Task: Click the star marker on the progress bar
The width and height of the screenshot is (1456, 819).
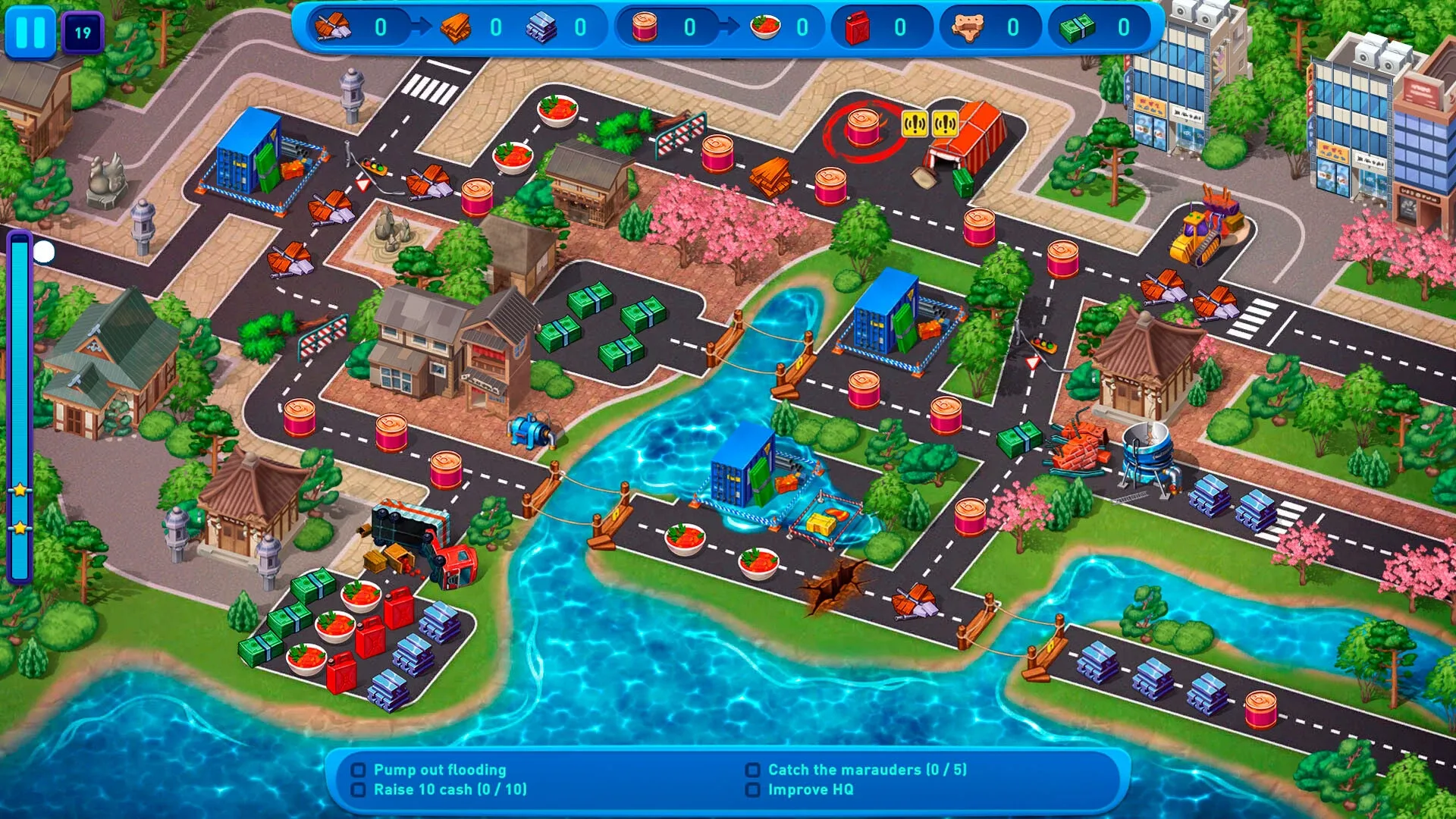Action: (19, 489)
